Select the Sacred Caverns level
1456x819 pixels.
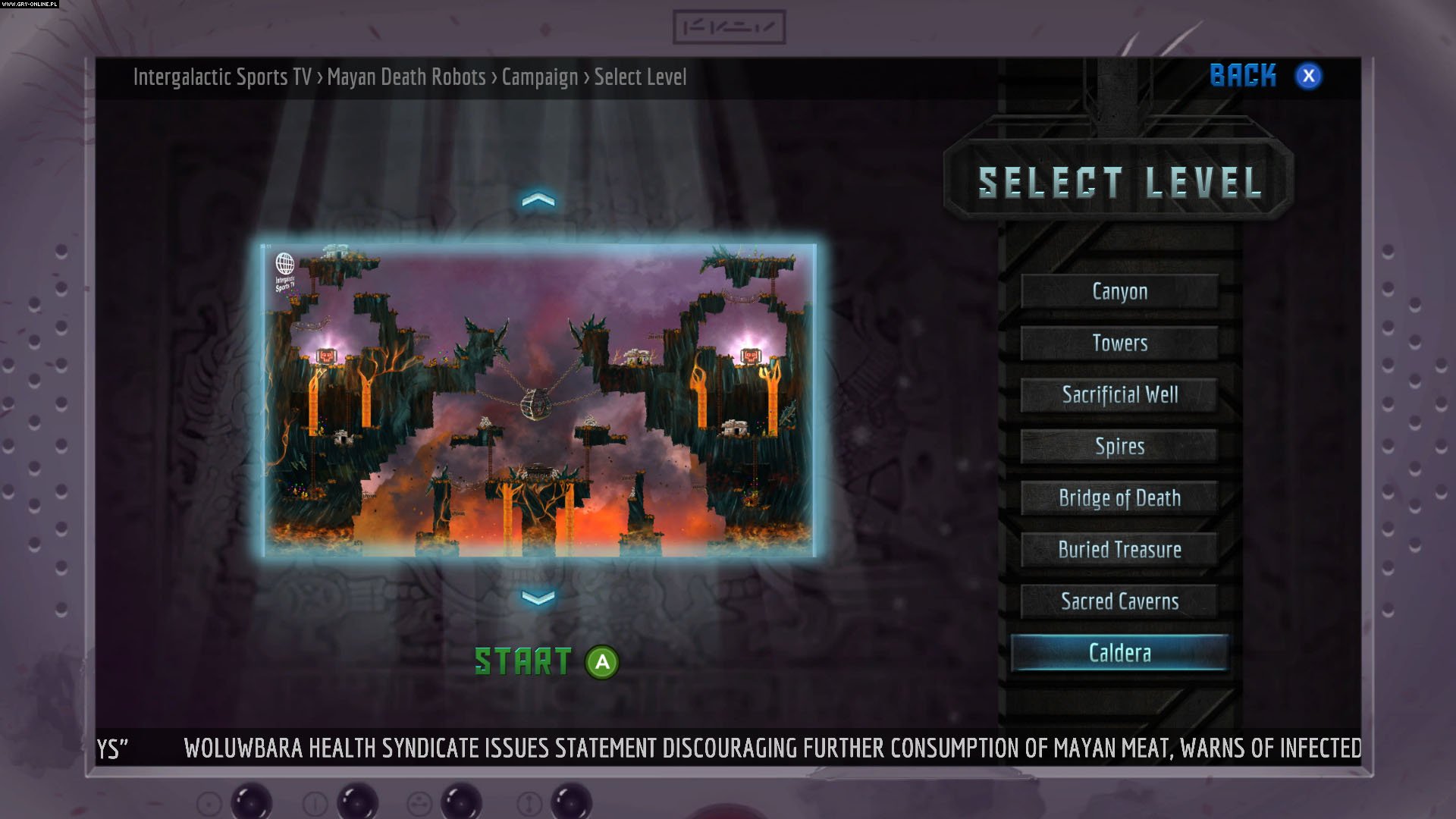point(1119,601)
